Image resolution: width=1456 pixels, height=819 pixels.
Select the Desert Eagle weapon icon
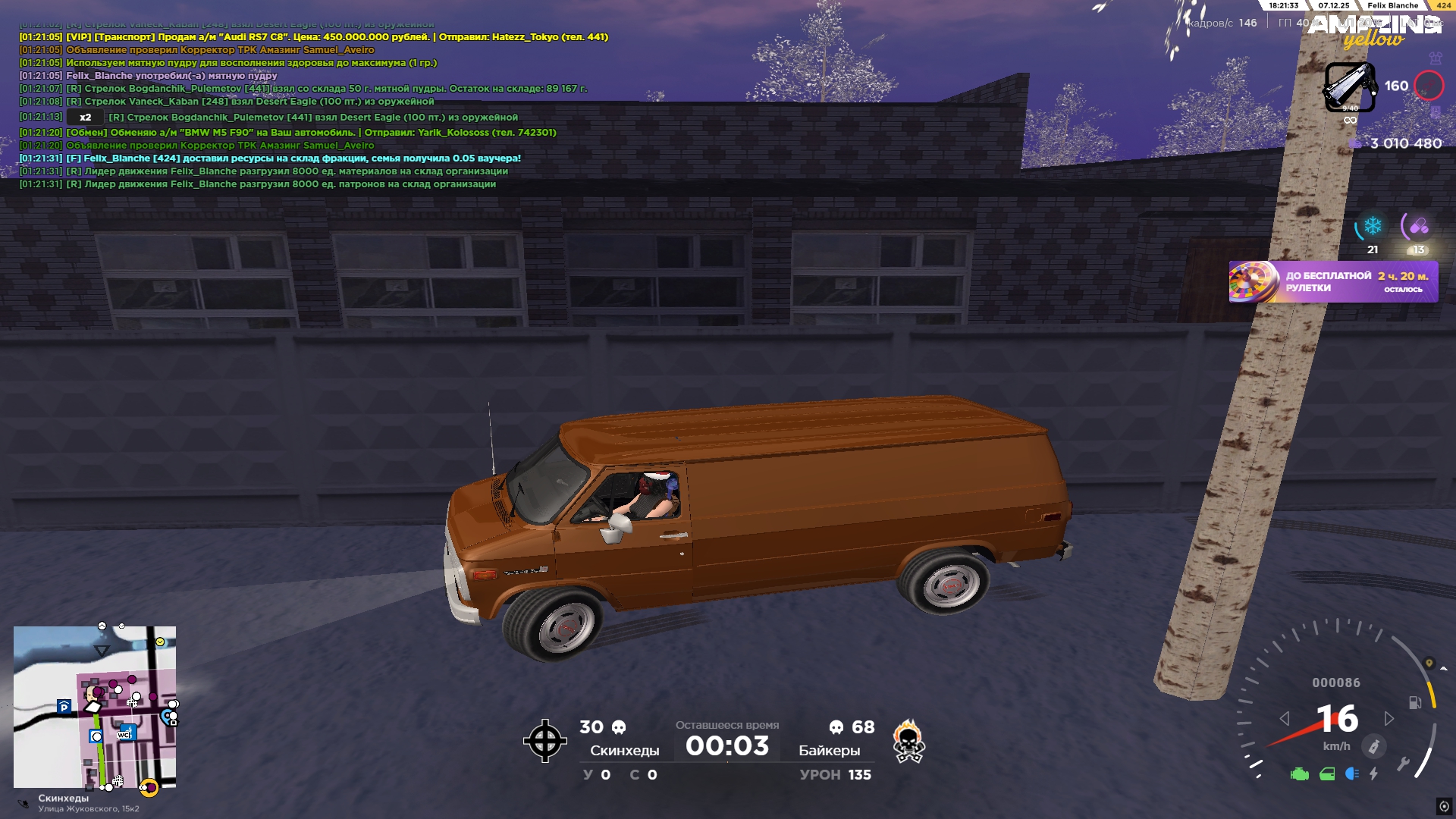(x=1349, y=86)
